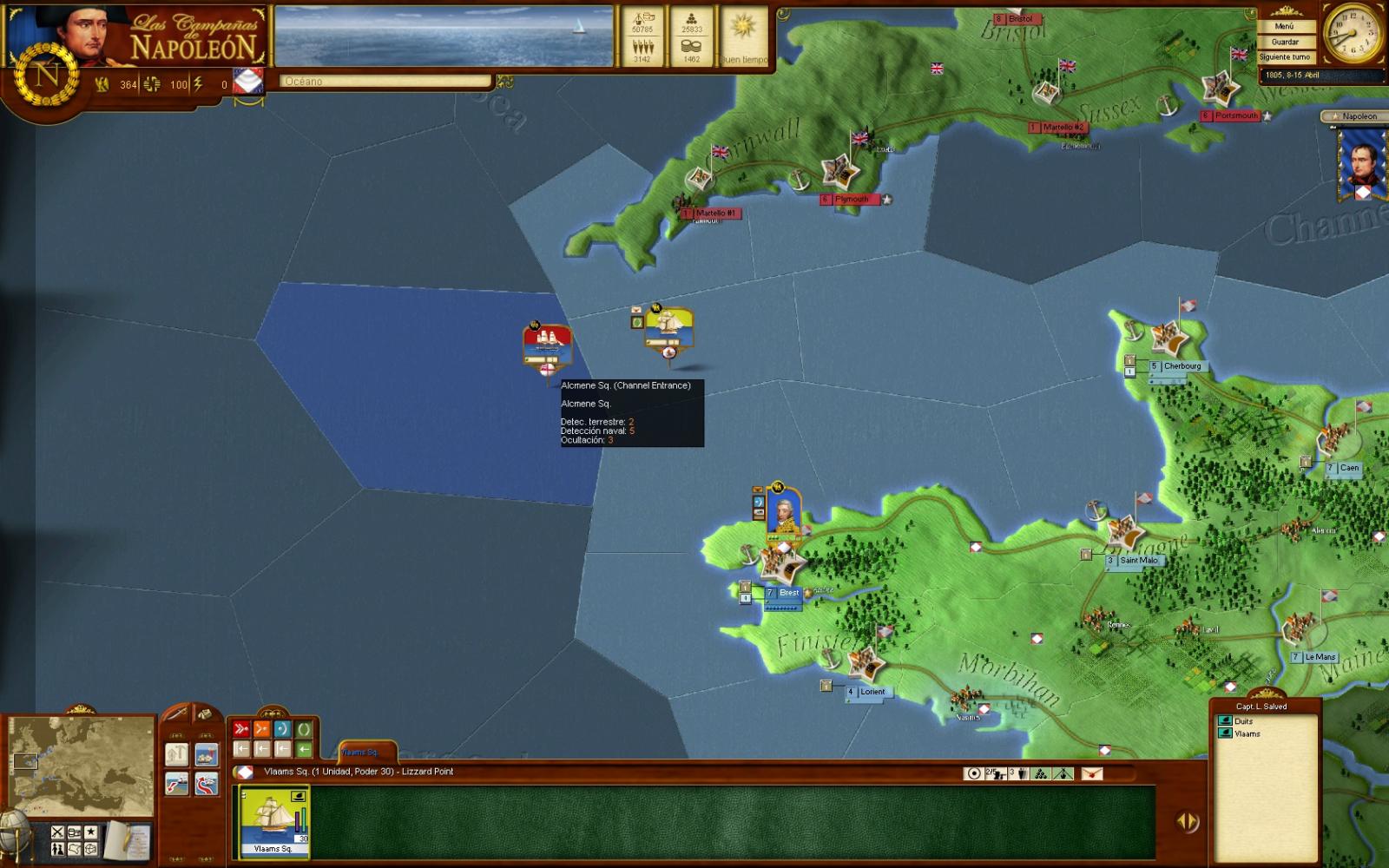Open the Menú button

1284,26
